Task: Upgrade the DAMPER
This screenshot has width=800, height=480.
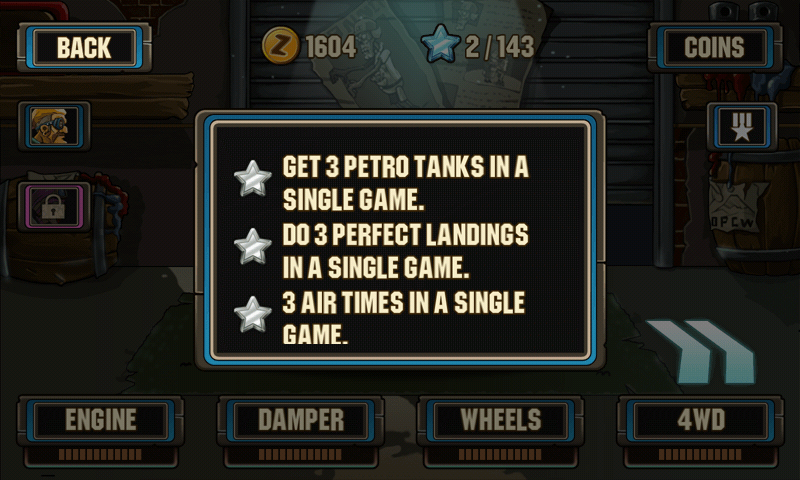Action: coord(300,420)
